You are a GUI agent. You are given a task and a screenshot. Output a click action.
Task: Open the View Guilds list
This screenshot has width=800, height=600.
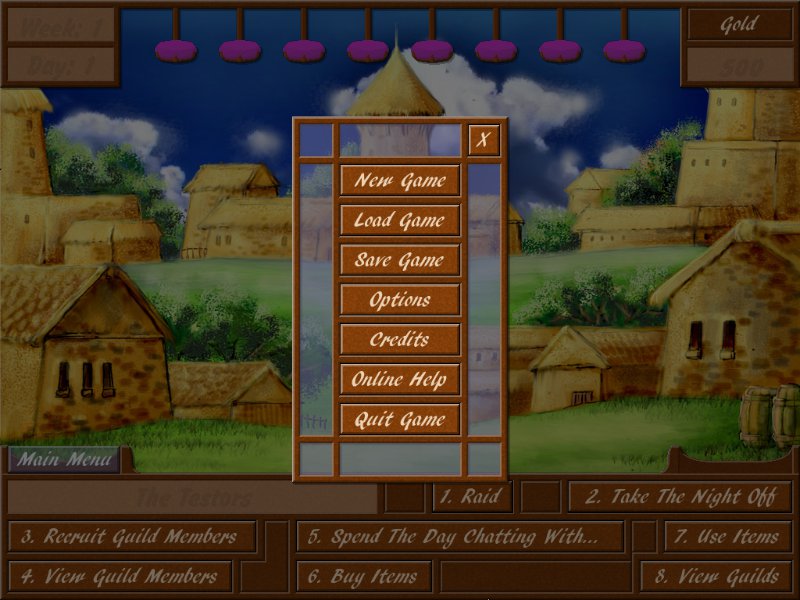click(x=717, y=576)
